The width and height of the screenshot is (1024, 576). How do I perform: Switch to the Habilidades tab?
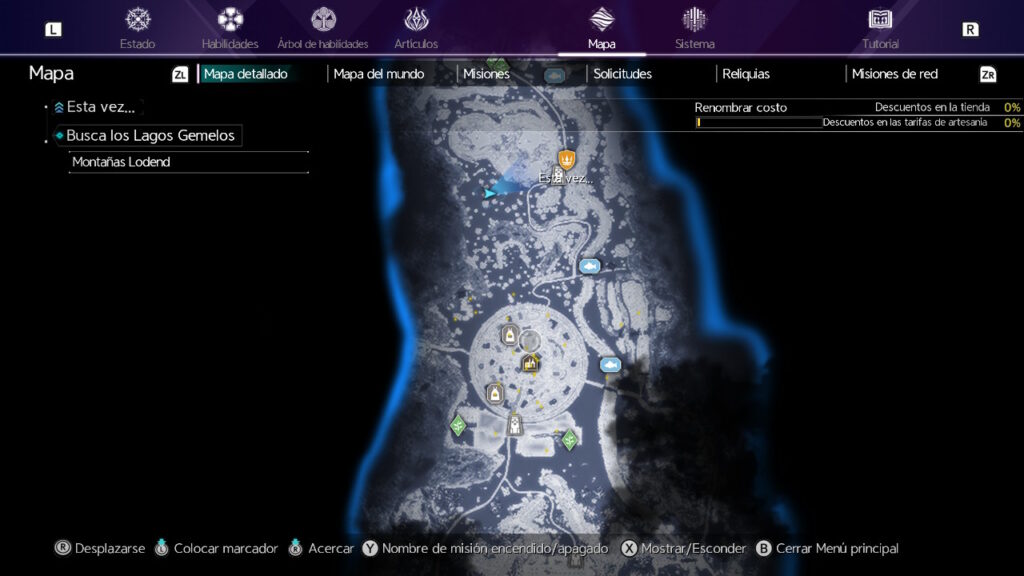(x=230, y=28)
